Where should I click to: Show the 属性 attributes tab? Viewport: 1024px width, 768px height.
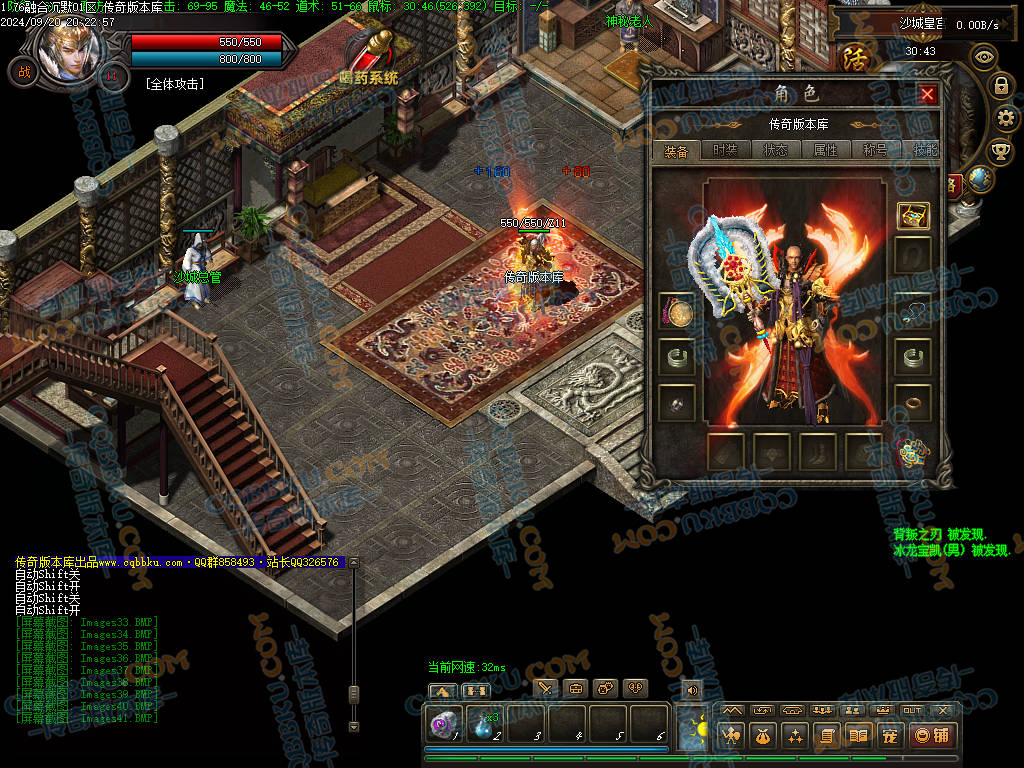point(825,151)
